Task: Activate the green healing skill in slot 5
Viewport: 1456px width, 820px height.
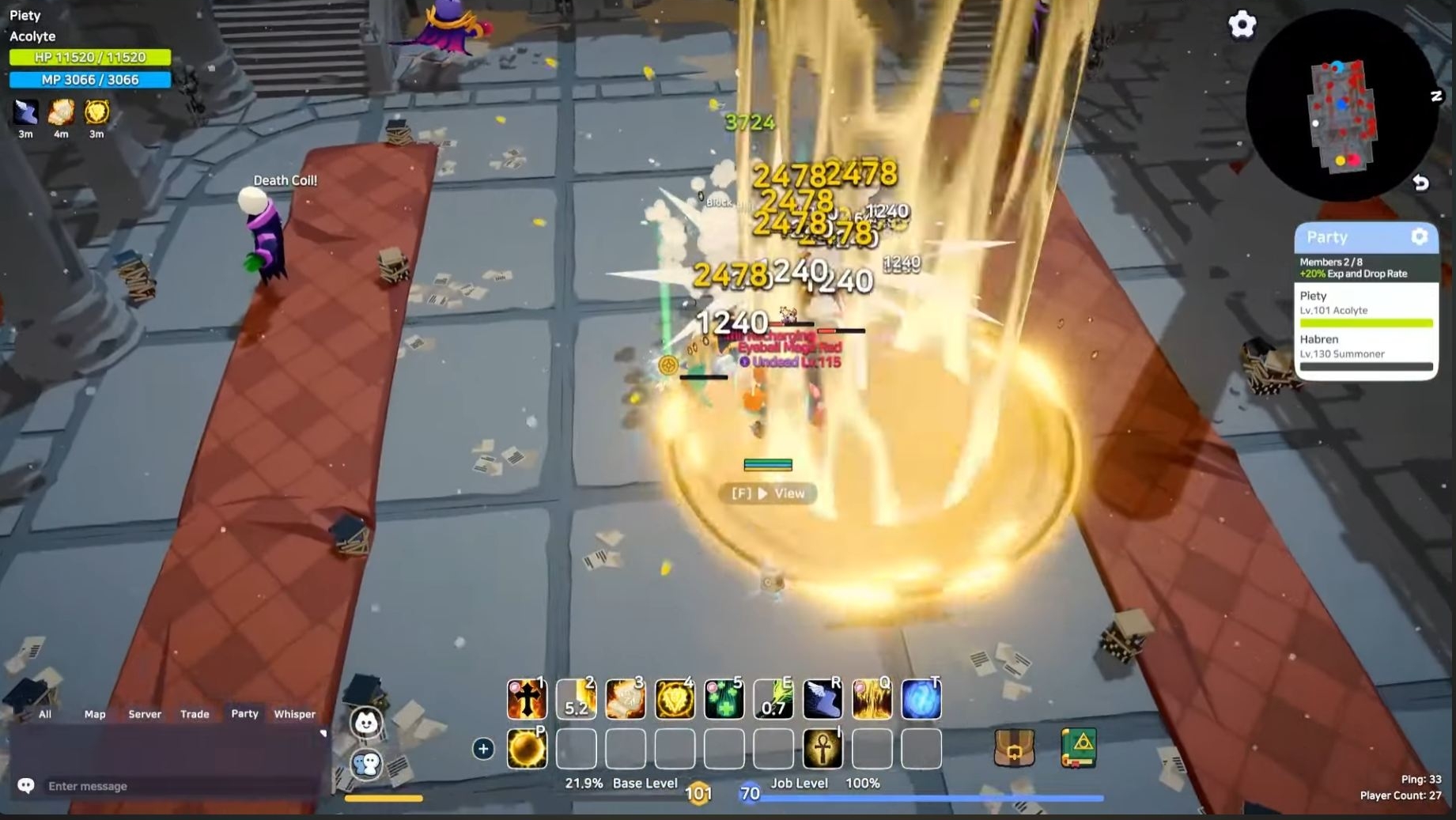Action: (x=724, y=699)
